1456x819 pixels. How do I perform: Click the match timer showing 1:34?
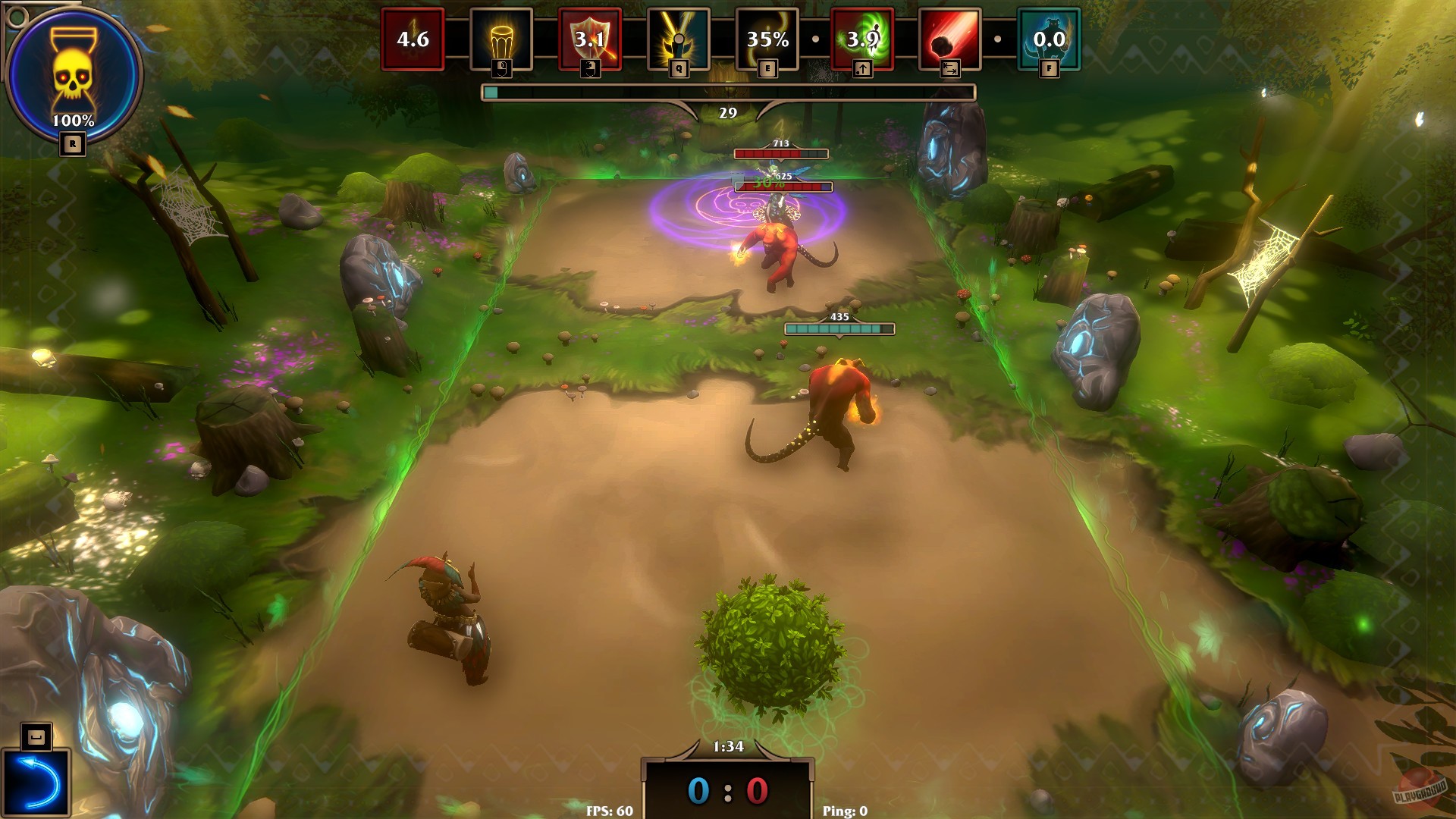coord(728,747)
